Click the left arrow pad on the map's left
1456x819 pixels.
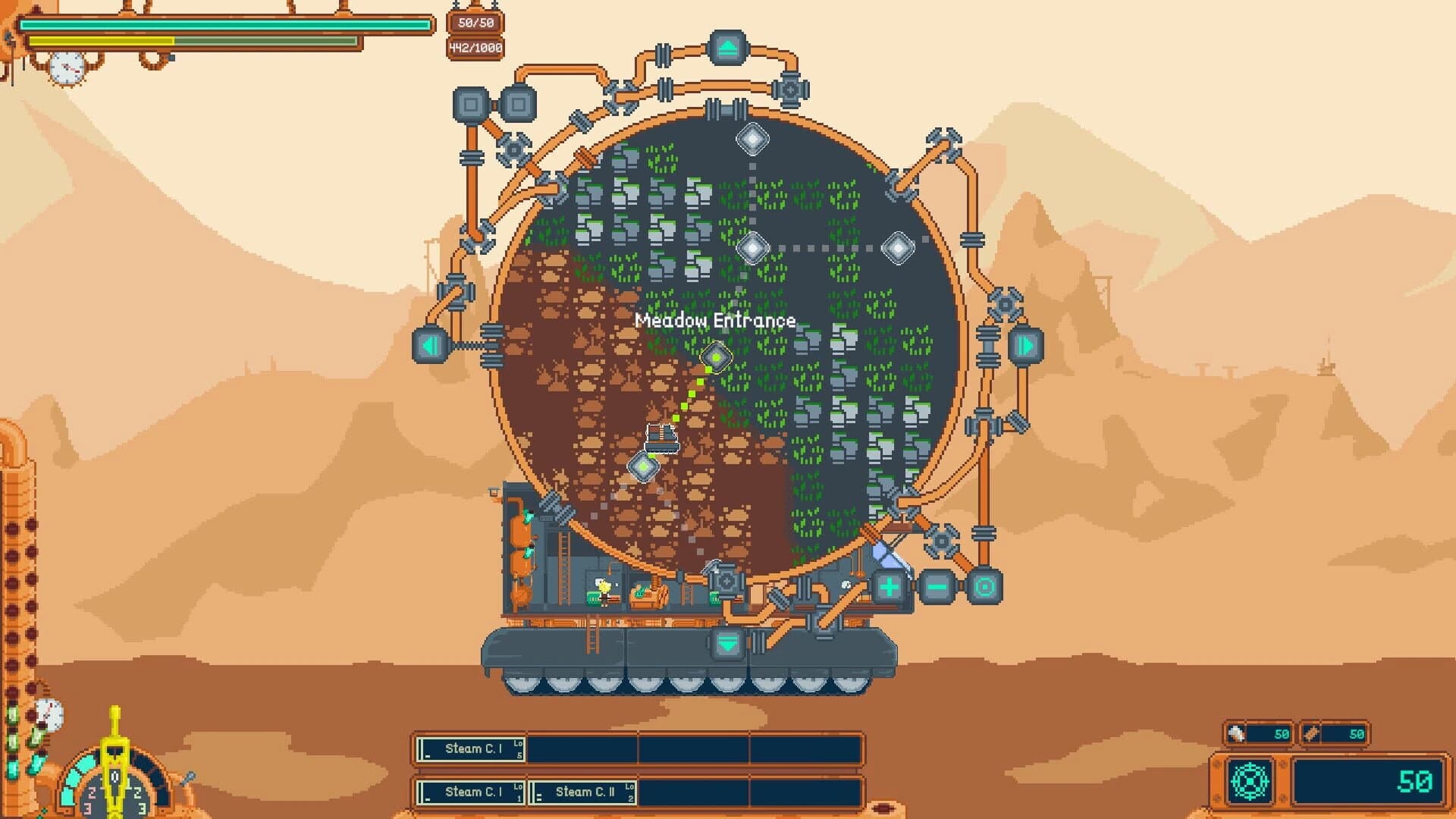click(x=431, y=345)
